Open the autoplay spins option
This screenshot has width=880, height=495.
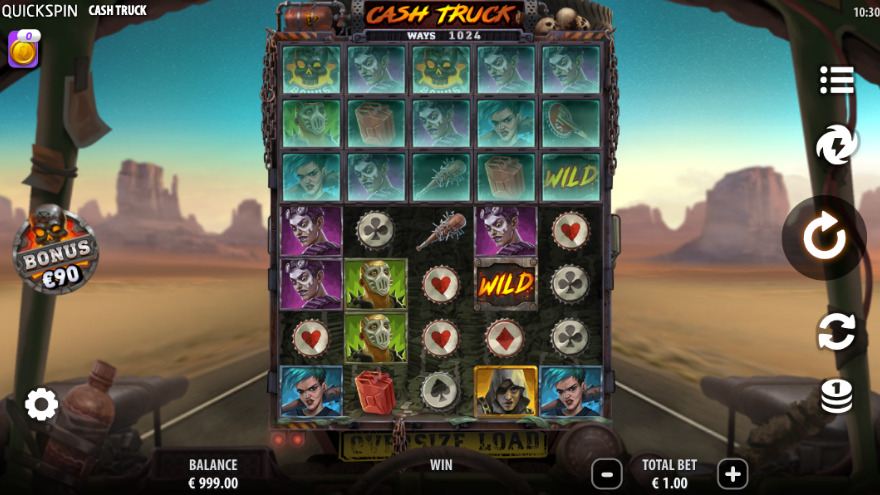836,331
